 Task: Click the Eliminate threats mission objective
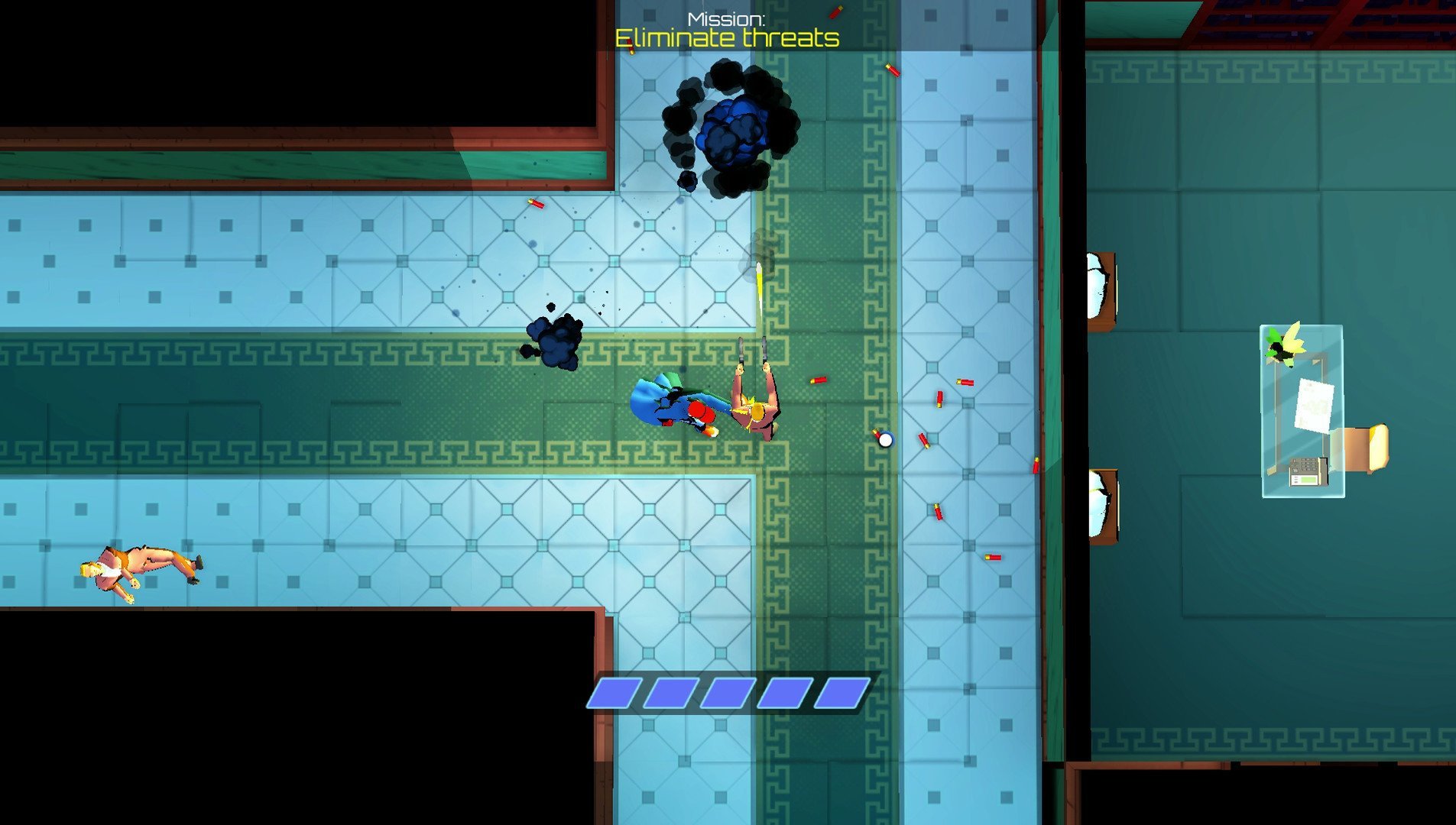coord(727,38)
